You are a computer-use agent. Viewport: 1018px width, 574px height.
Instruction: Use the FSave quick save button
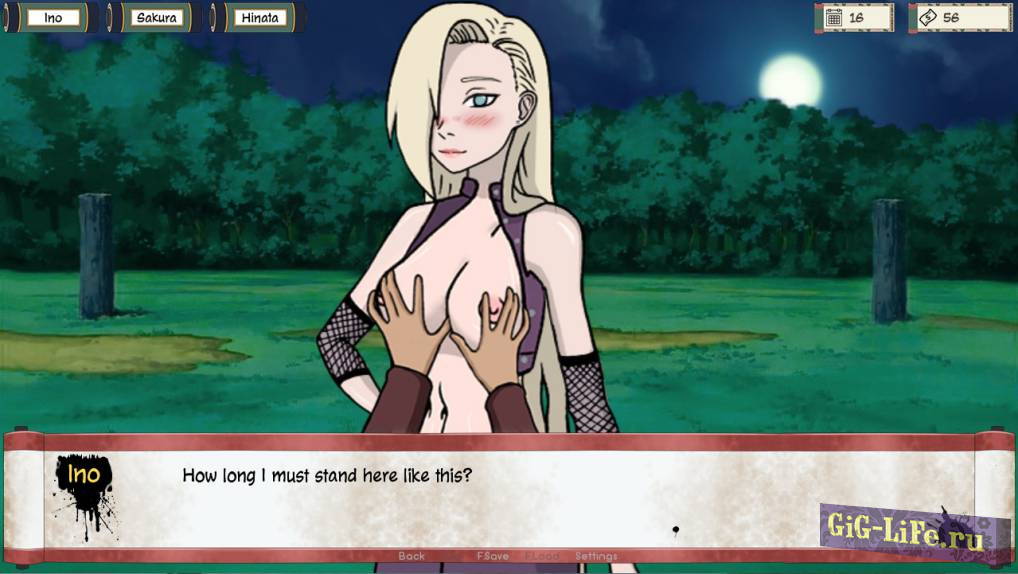point(492,556)
